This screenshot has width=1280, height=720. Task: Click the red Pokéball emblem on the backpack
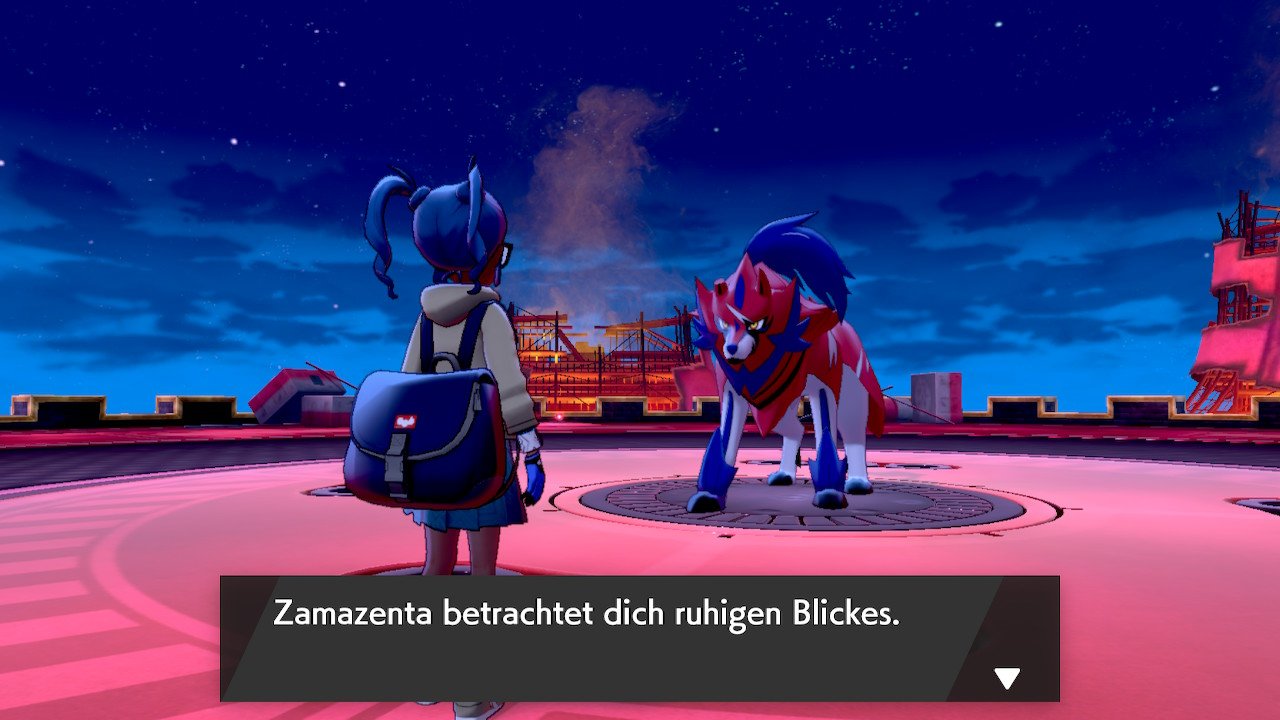tap(403, 422)
